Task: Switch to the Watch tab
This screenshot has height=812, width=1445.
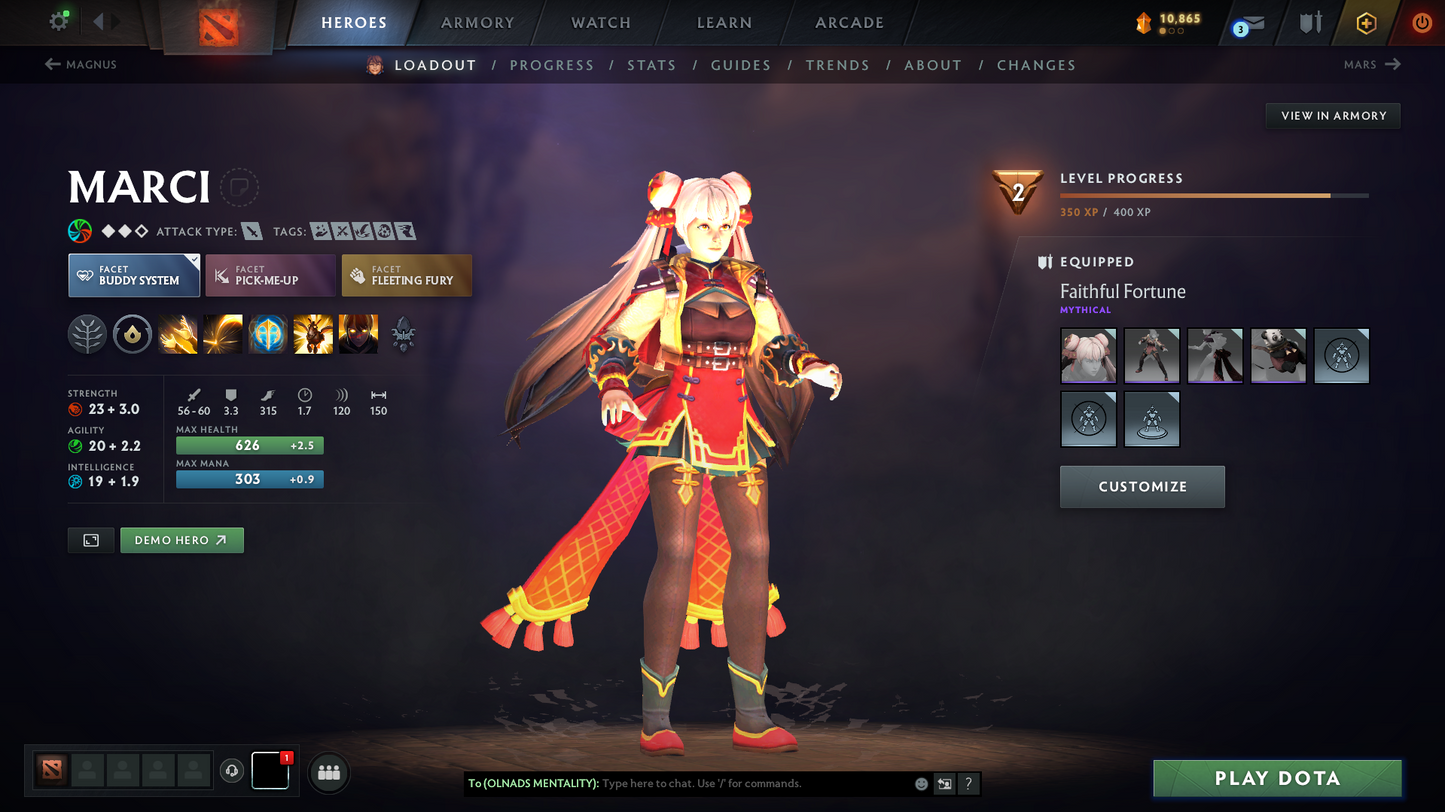Action: pos(600,23)
